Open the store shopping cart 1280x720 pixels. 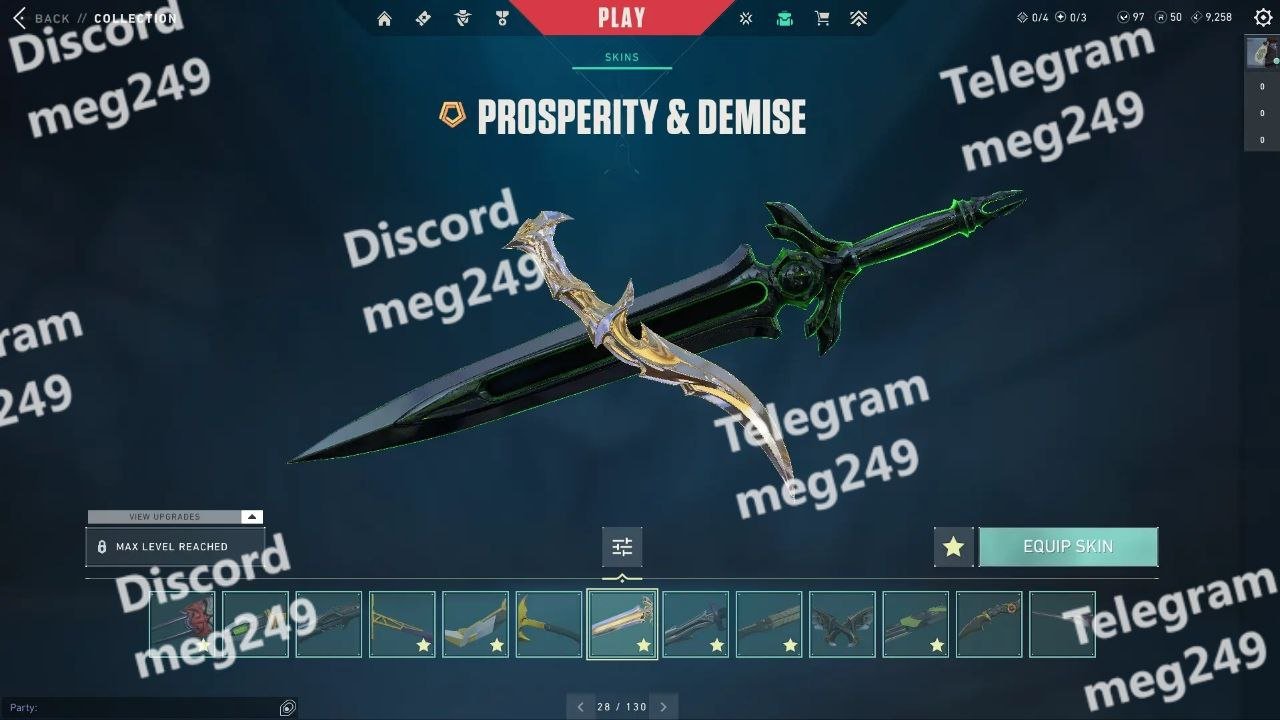point(822,18)
